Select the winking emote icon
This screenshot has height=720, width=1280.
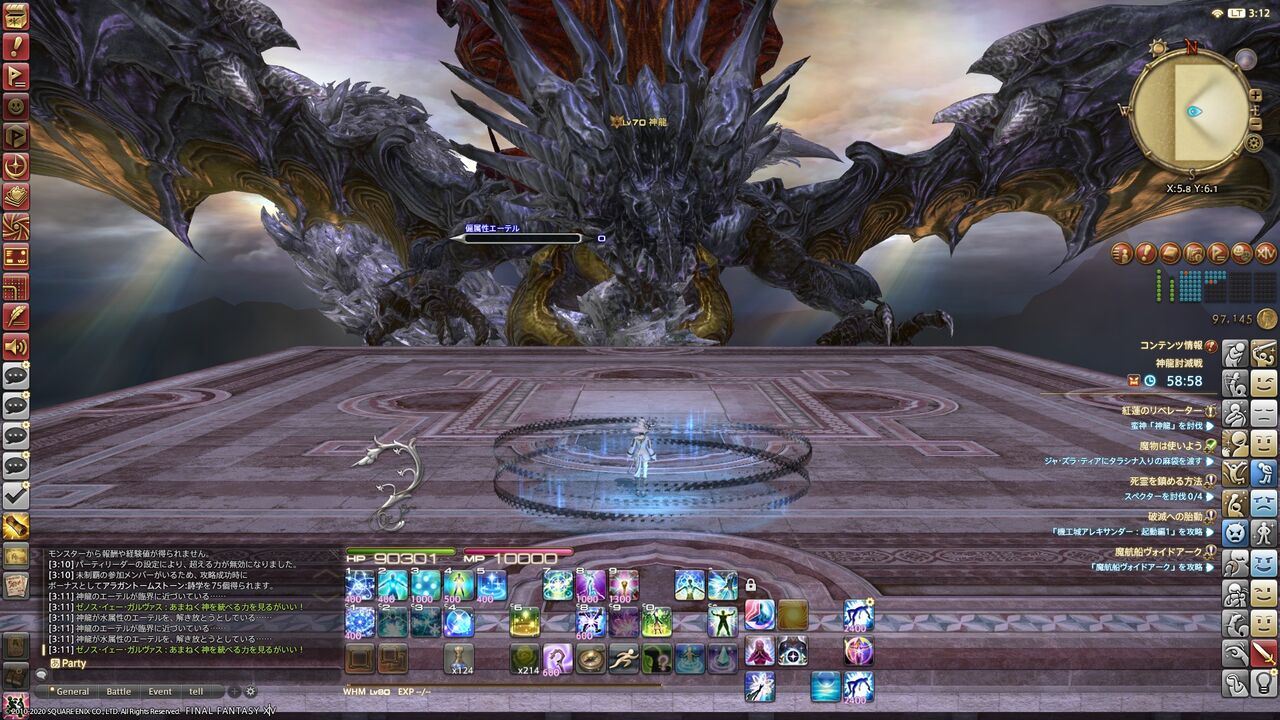pyautogui.click(x=1266, y=381)
